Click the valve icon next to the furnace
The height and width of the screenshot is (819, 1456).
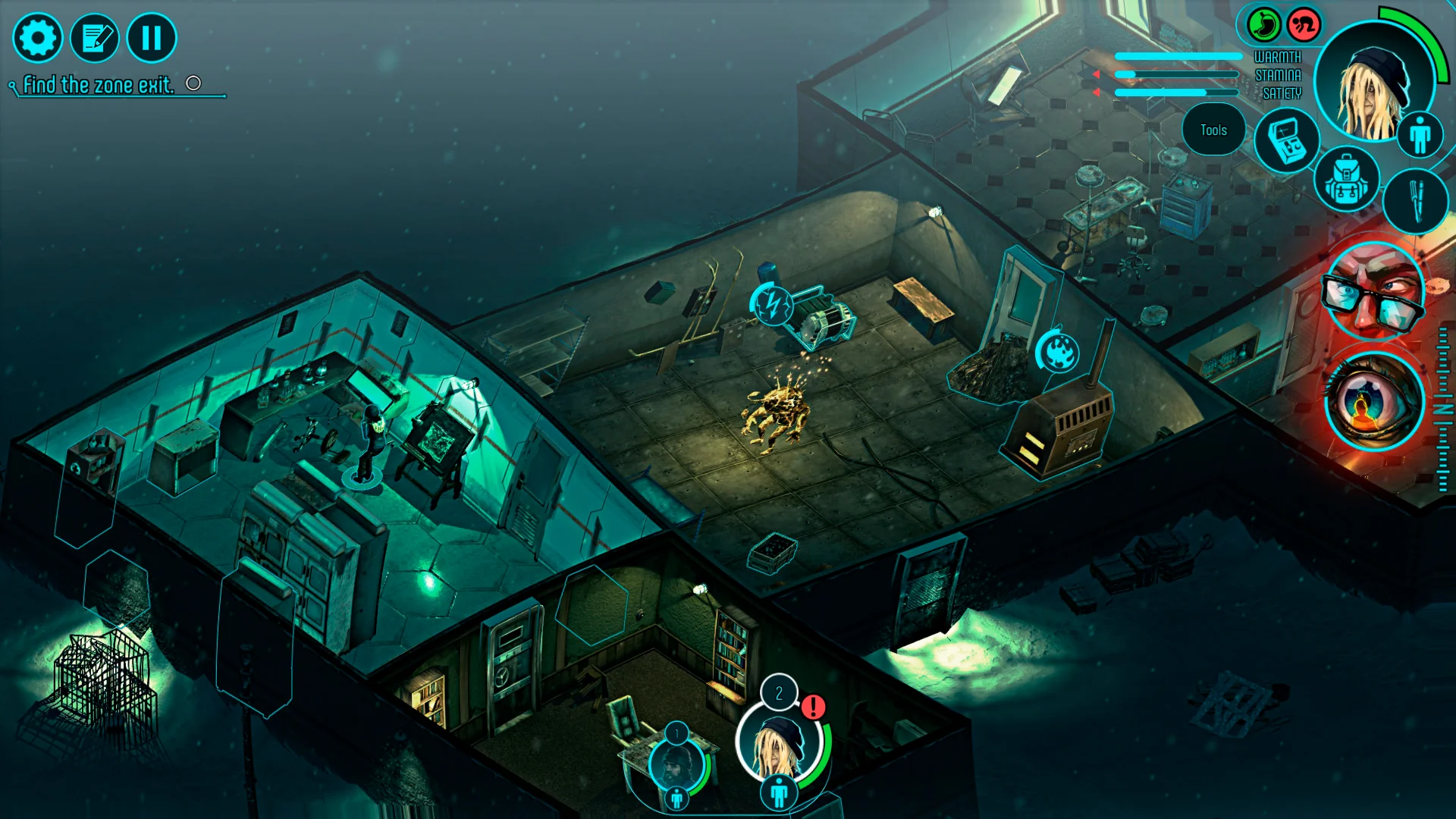pyautogui.click(x=1059, y=351)
